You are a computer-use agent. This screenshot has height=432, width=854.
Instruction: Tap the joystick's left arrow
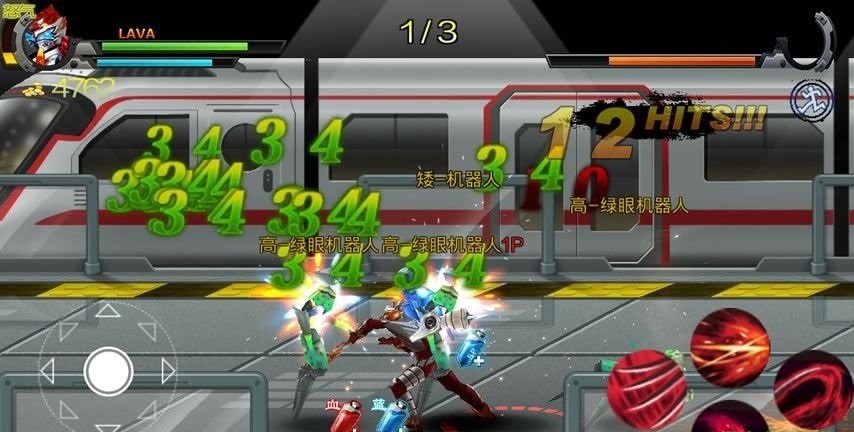[x=47, y=372]
